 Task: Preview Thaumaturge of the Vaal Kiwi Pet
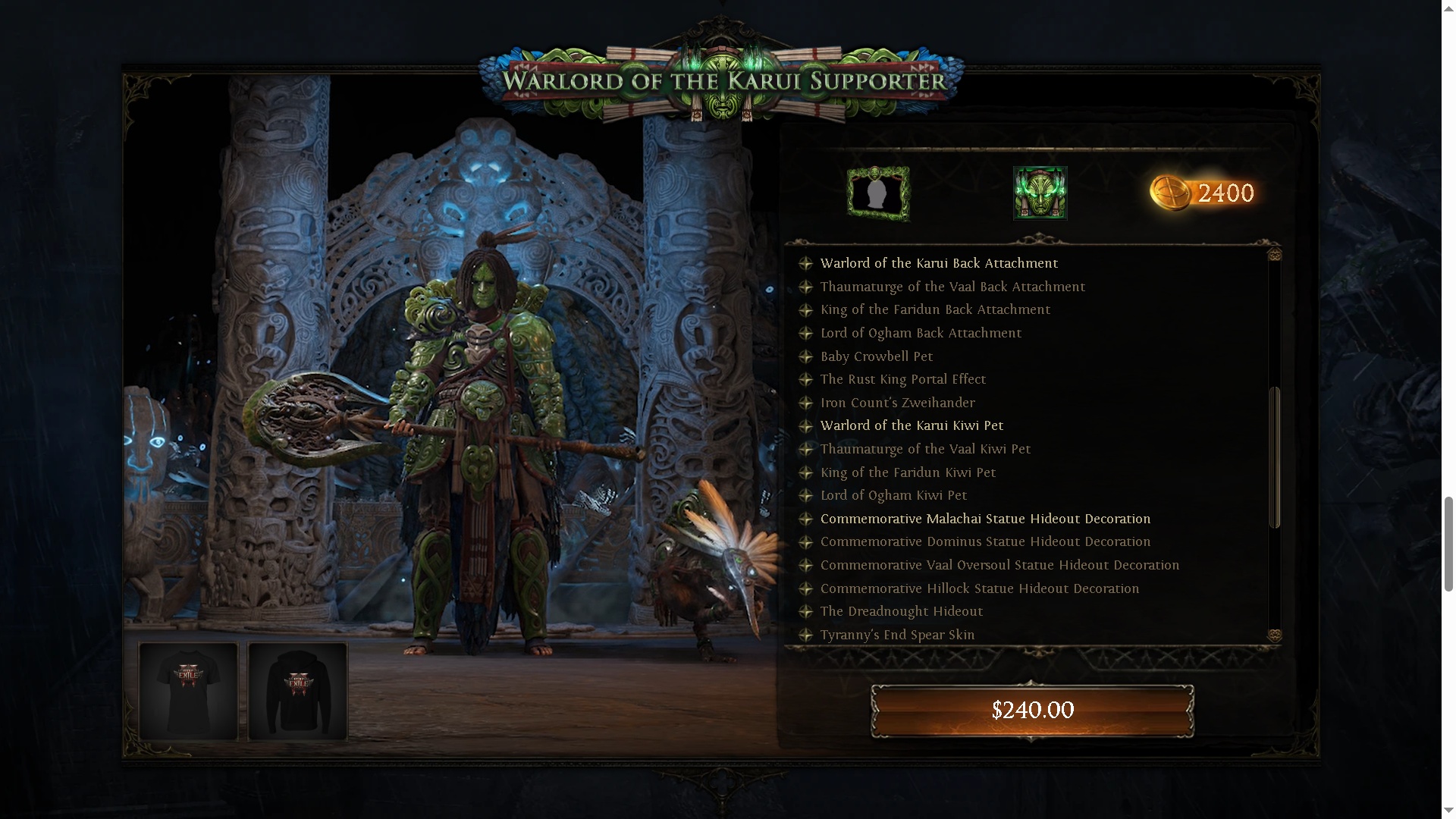925,449
